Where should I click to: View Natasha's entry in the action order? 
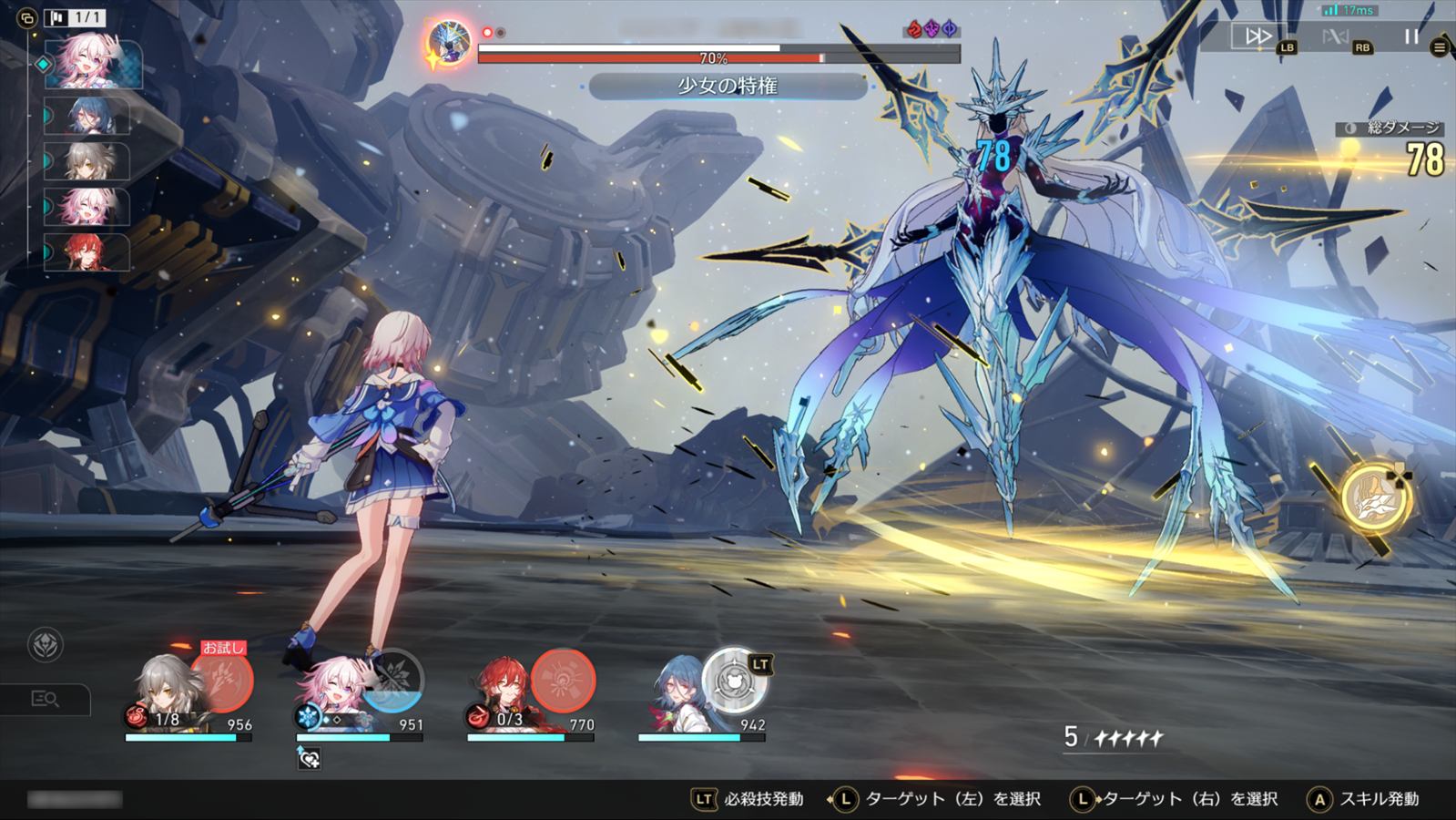pyautogui.click(x=94, y=116)
